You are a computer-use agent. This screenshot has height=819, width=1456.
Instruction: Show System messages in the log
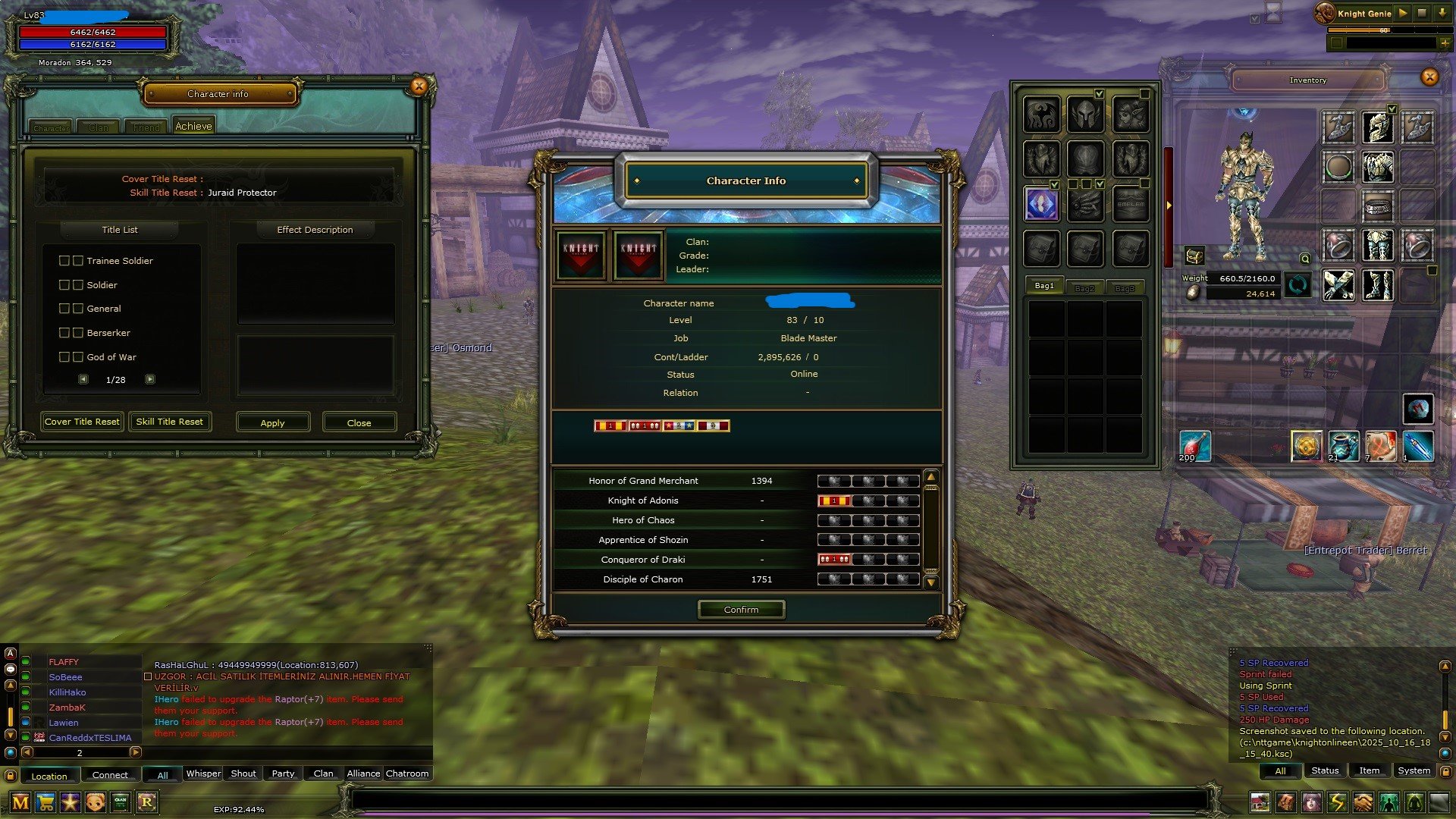pyautogui.click(x=1414, y=770)
